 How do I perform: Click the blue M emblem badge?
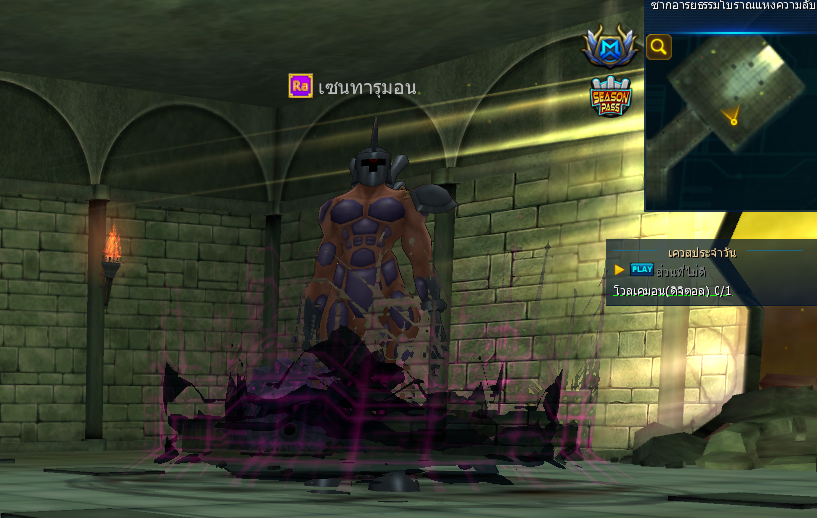pyautogui.click(x=610, y=47)
